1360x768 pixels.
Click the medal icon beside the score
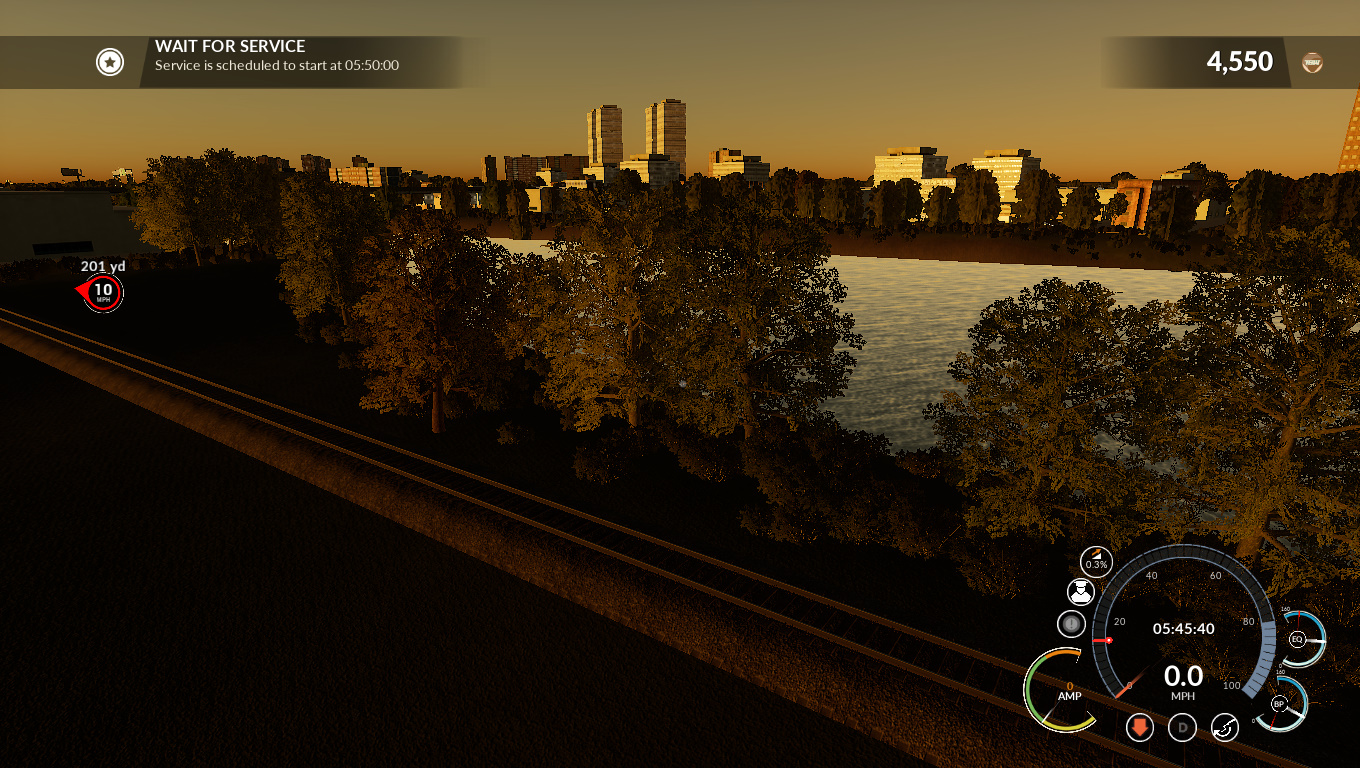(x=1312, y=62)
